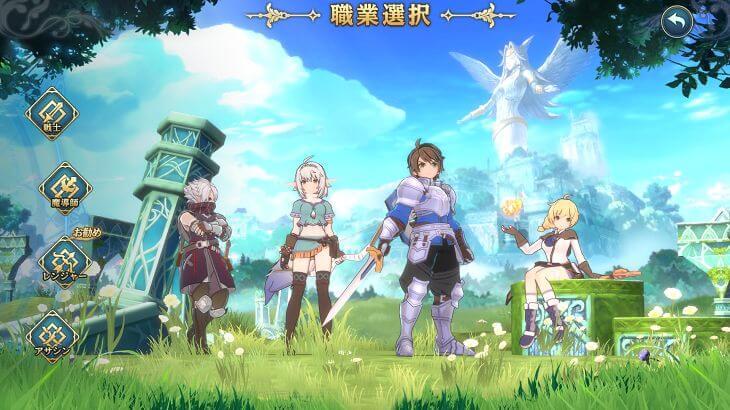Select the 戦士 warrior class icon
730x410 pixels.
[x=51, y=112]
